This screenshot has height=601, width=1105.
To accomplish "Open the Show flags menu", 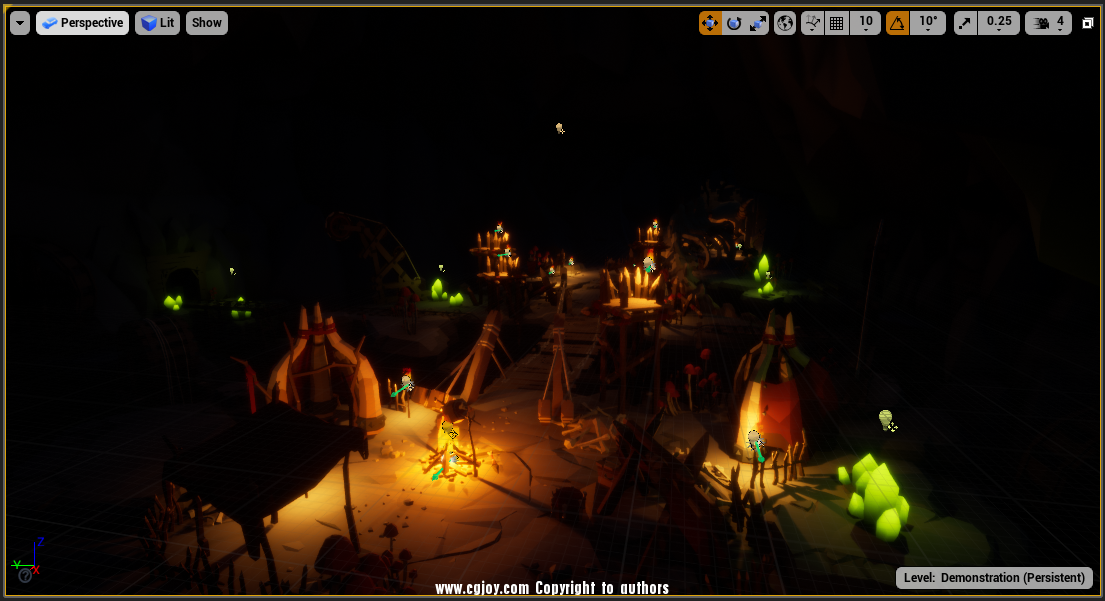I will (x=207, y=23).
